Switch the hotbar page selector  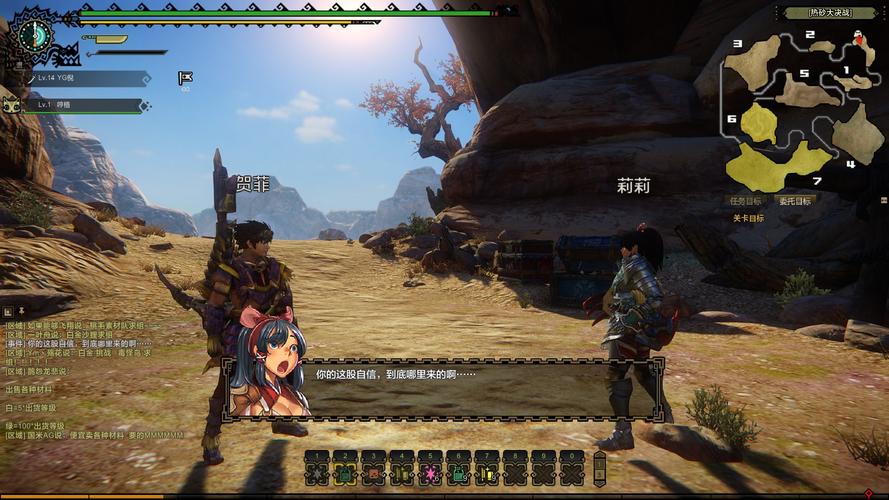(599, 469)
